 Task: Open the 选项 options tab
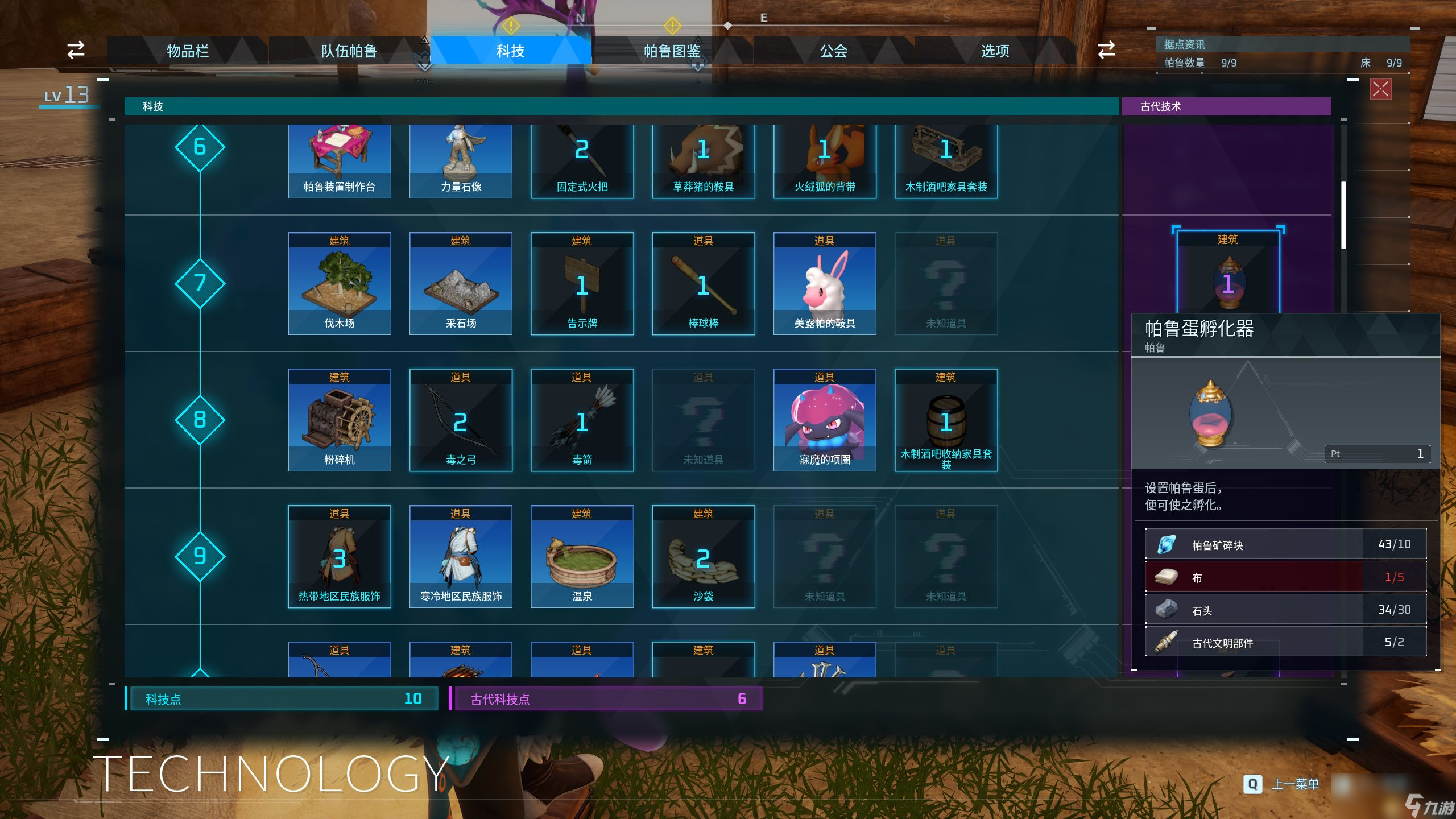[995, 51]
